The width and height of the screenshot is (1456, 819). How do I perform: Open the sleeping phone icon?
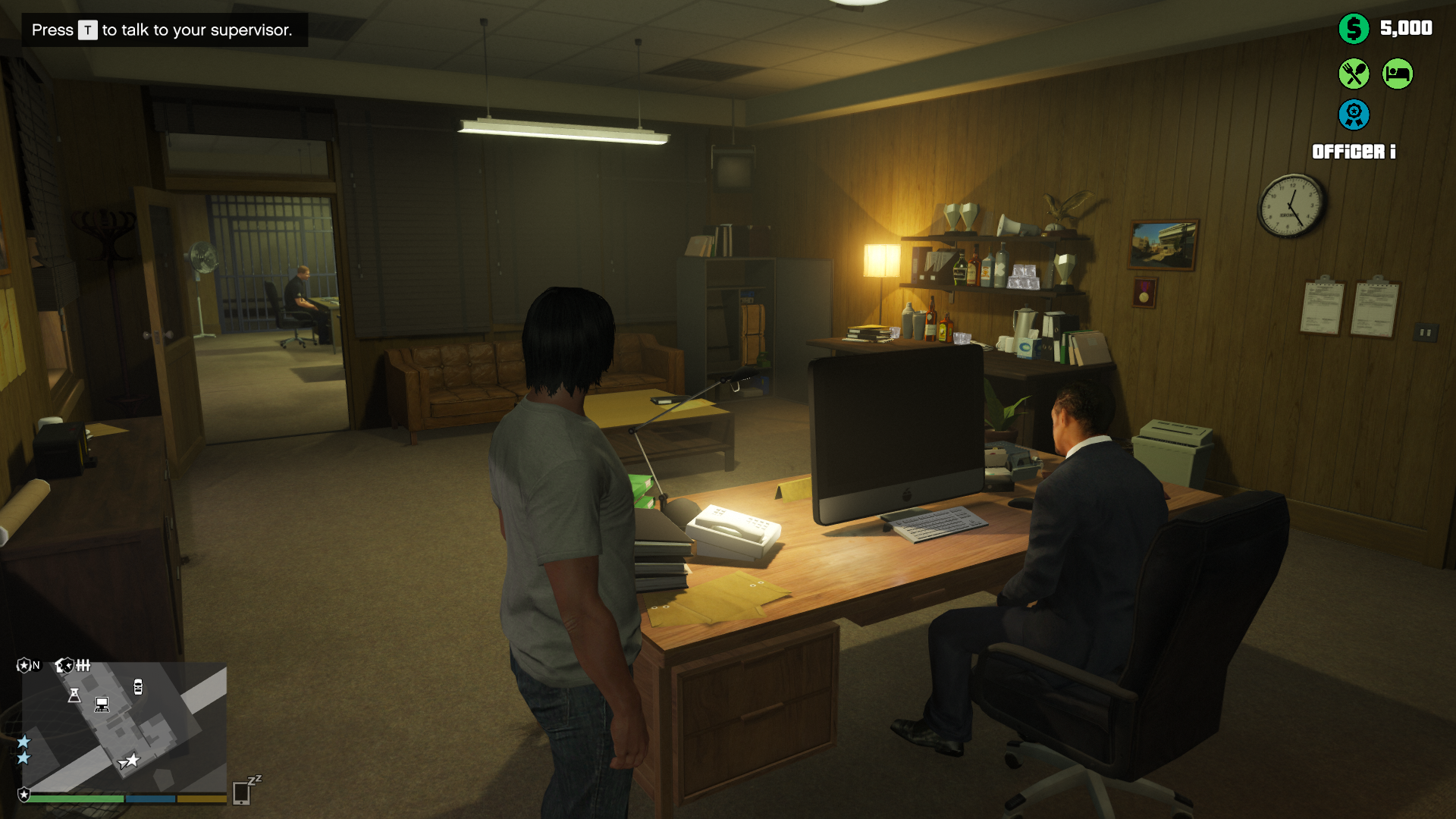(243, 792)
